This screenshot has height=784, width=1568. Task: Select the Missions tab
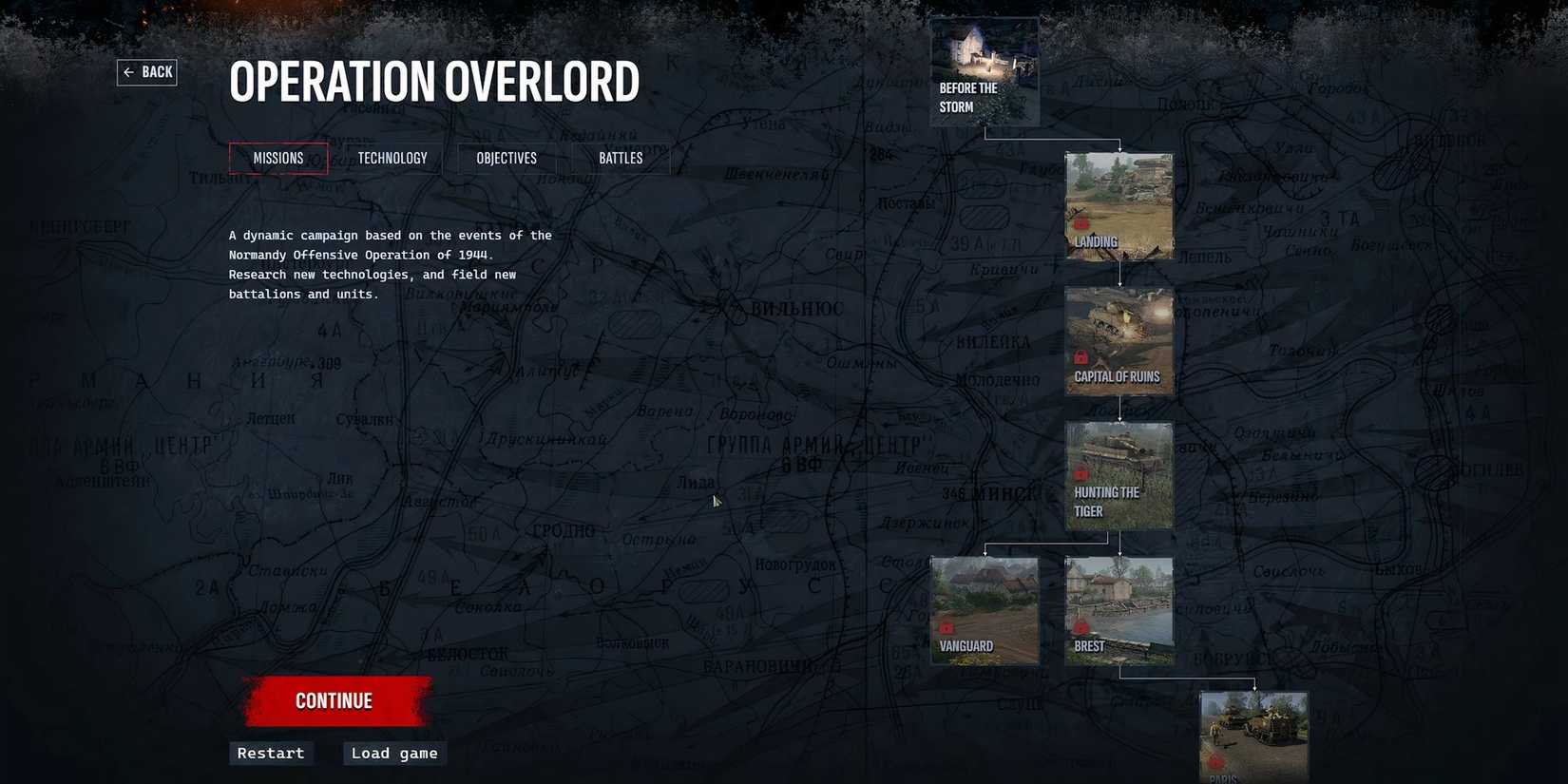tap(277, 158)
